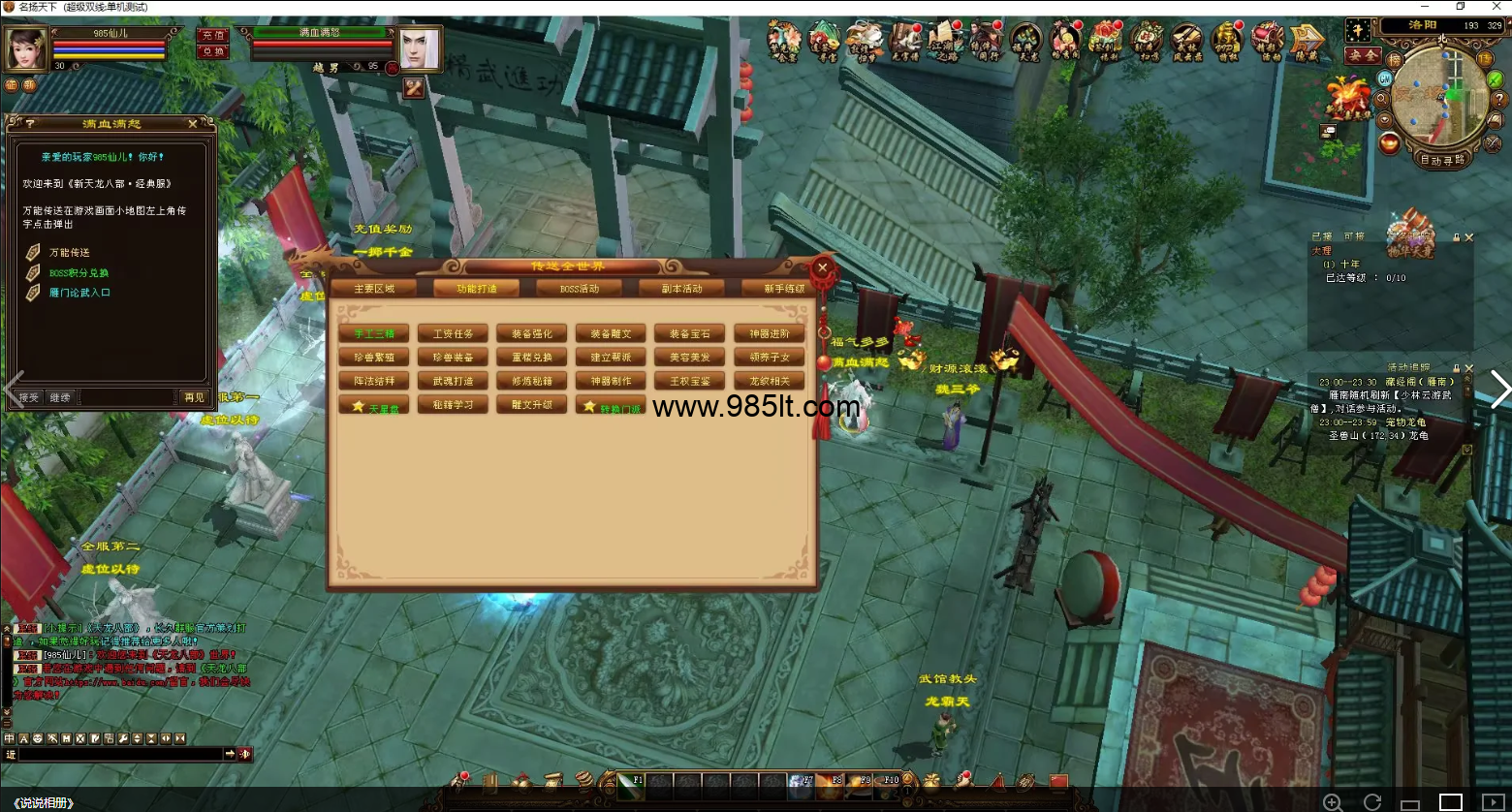This screenshot has width=1512, height=812.
Task: Click the 自动寻路 button under the minimap
Action: coord(1441,160)
